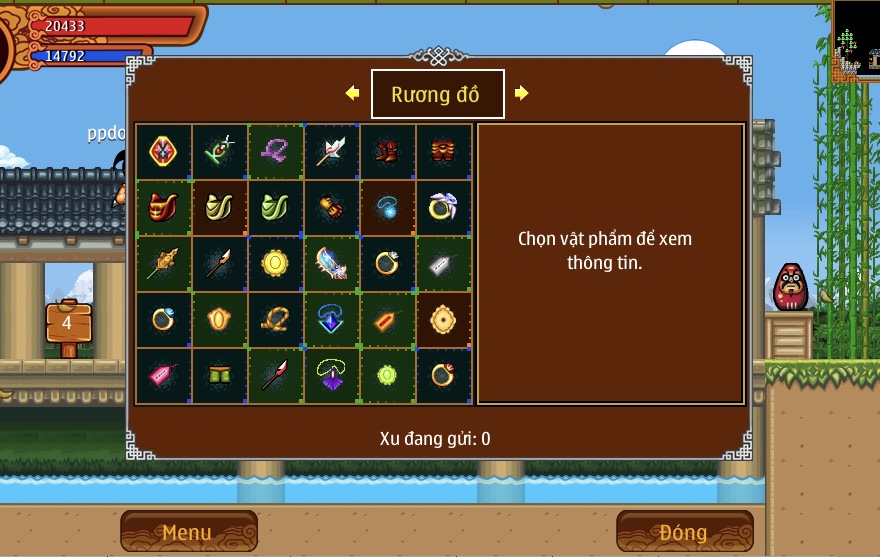Select the blue feathered blade weapon

pyautogui.click(x=331, y=264)
